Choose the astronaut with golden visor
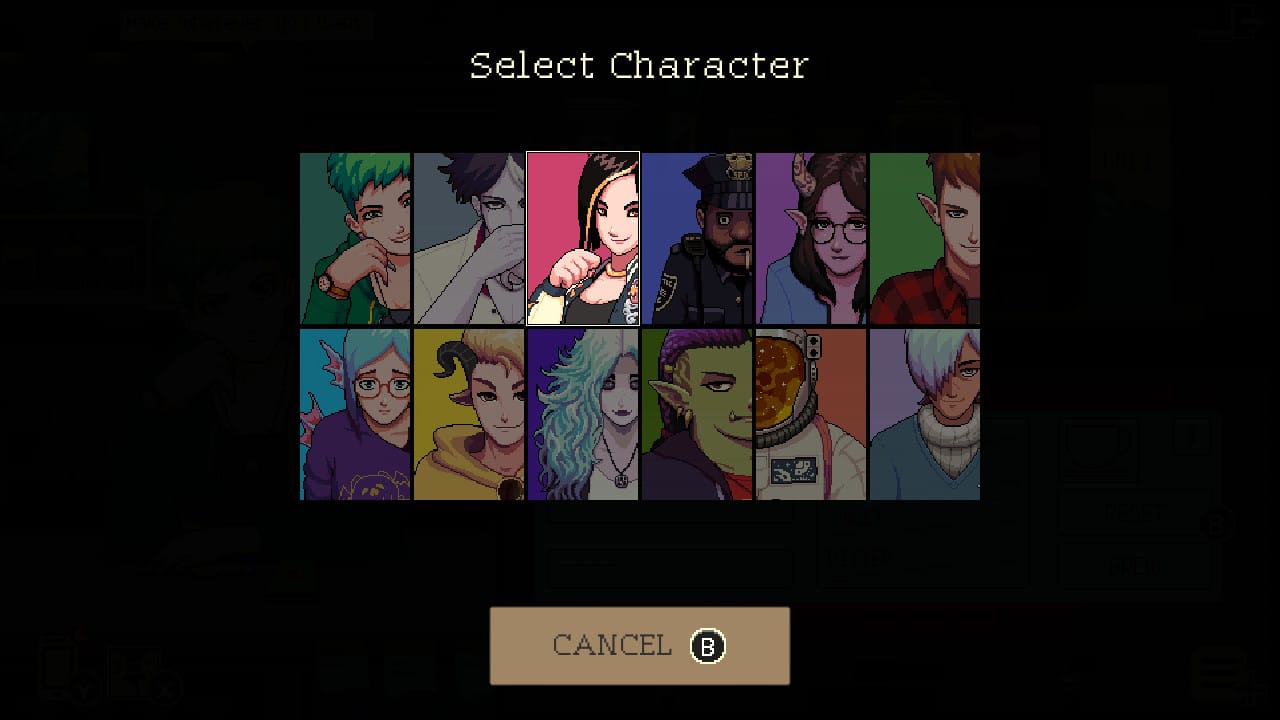 [811, 414]
